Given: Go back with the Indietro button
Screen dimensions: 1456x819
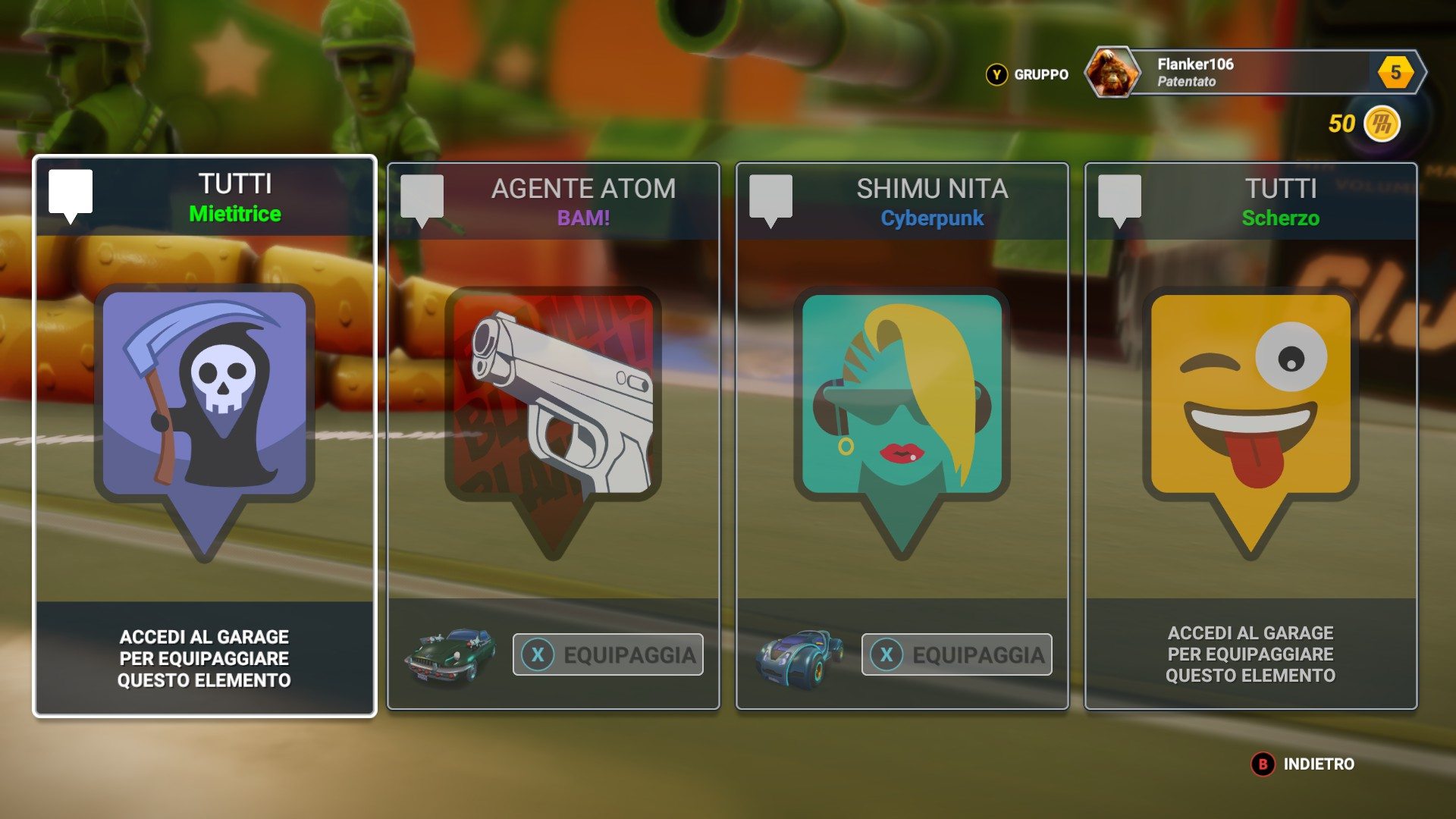Looking at the screenshot, I should 1304,764.
